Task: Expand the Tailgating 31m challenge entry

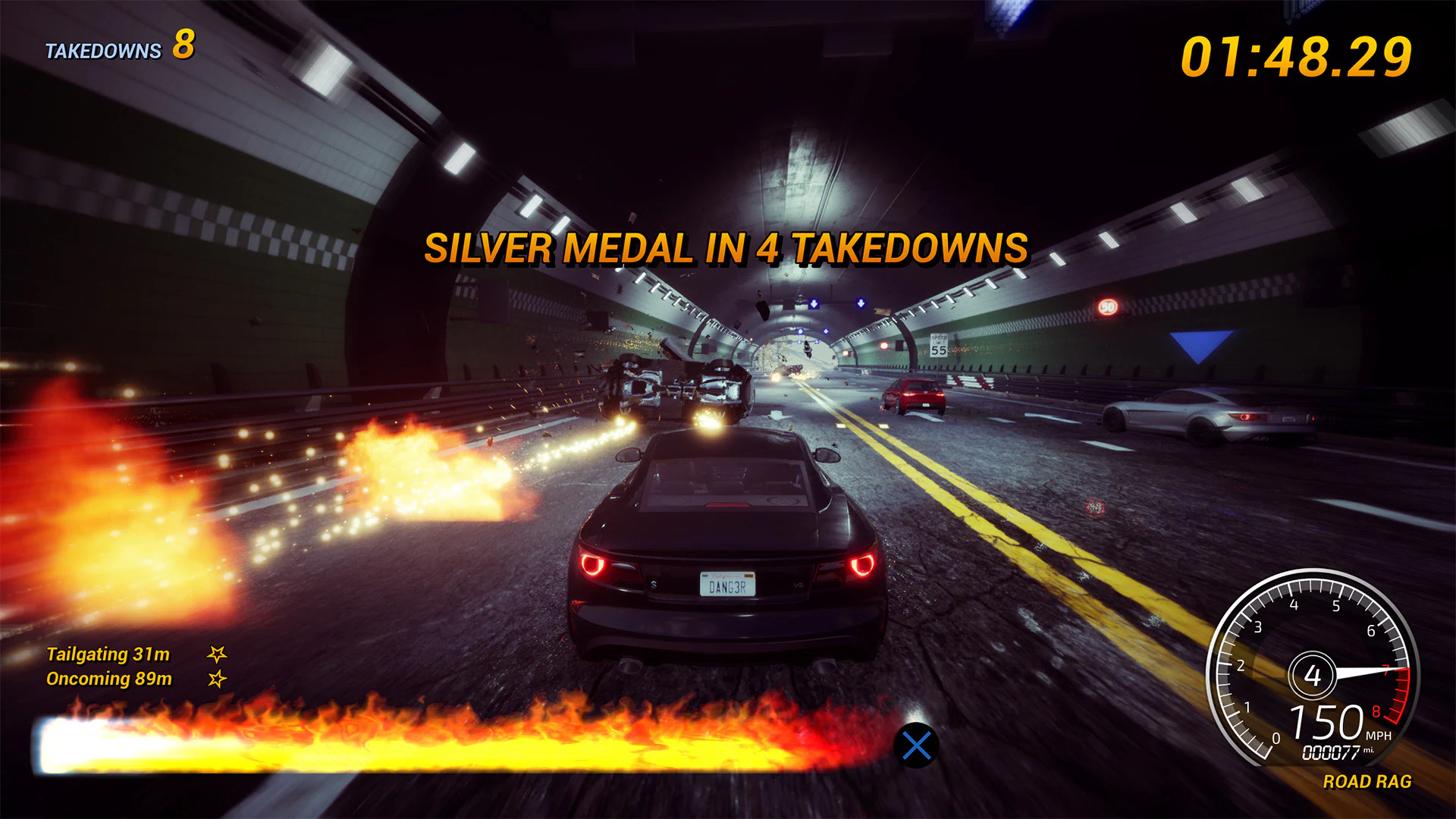Action: (108, 654)
